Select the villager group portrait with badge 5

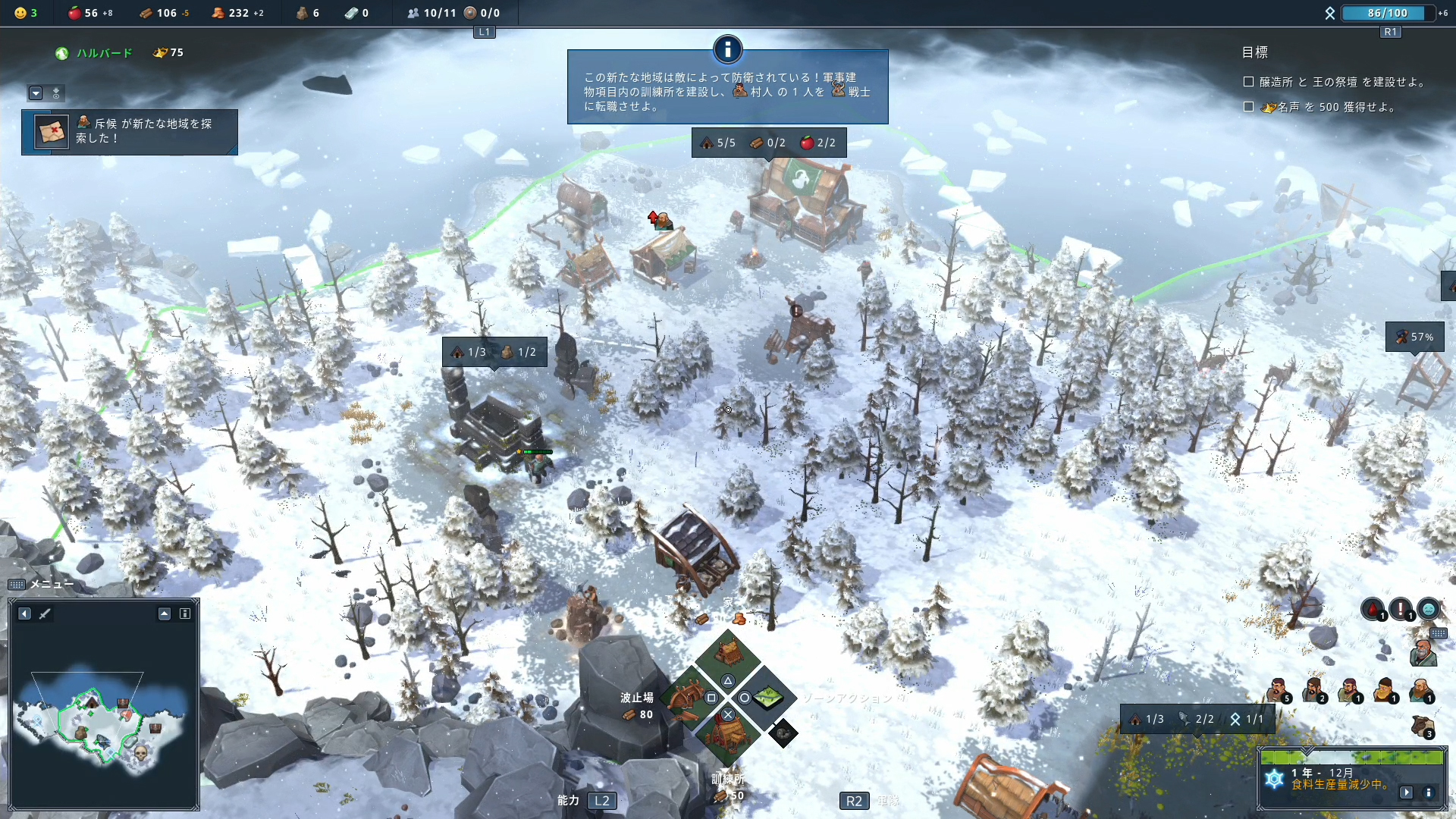1278,690
